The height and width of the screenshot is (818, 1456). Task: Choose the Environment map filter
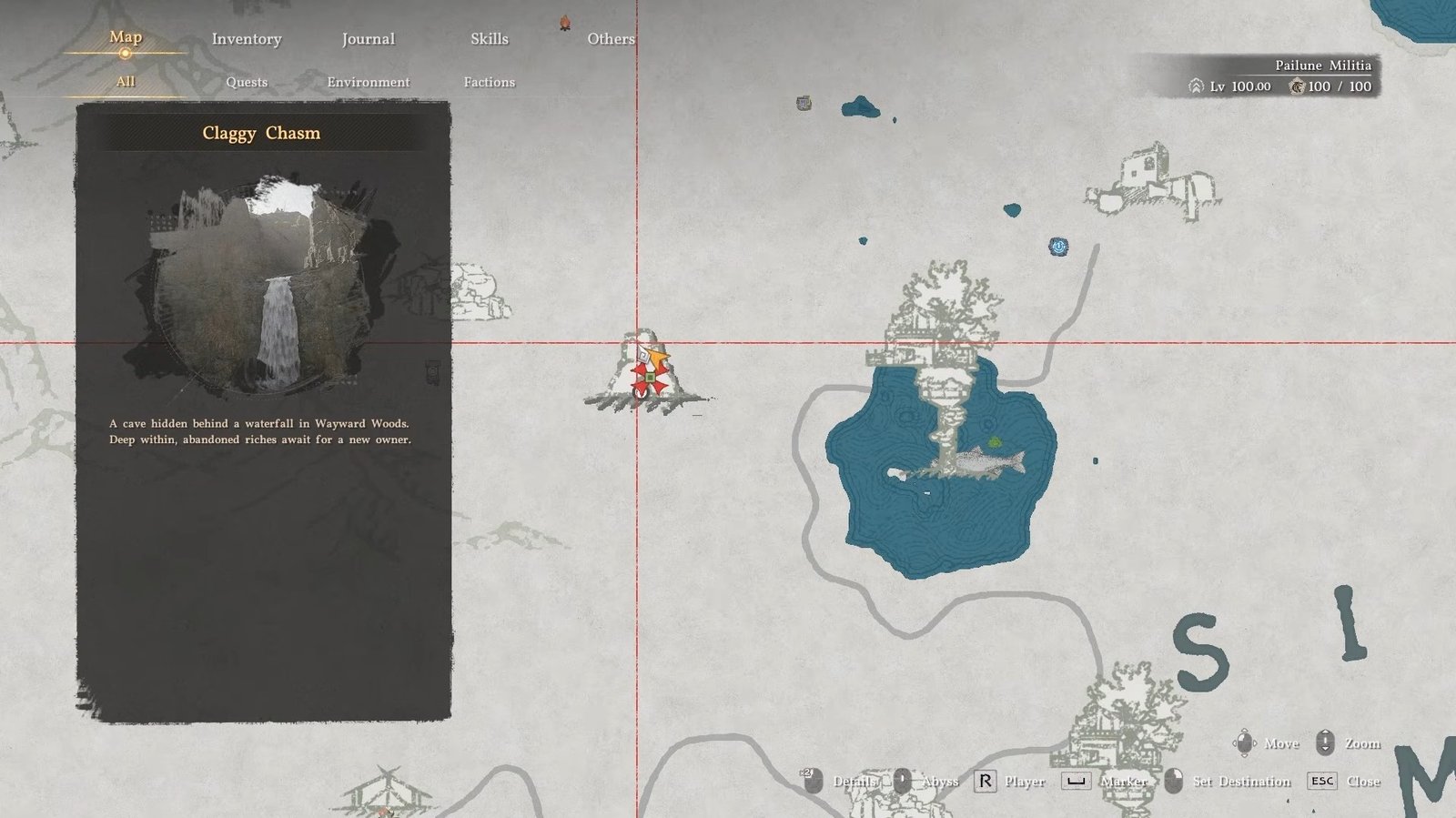tap(368, 82)
